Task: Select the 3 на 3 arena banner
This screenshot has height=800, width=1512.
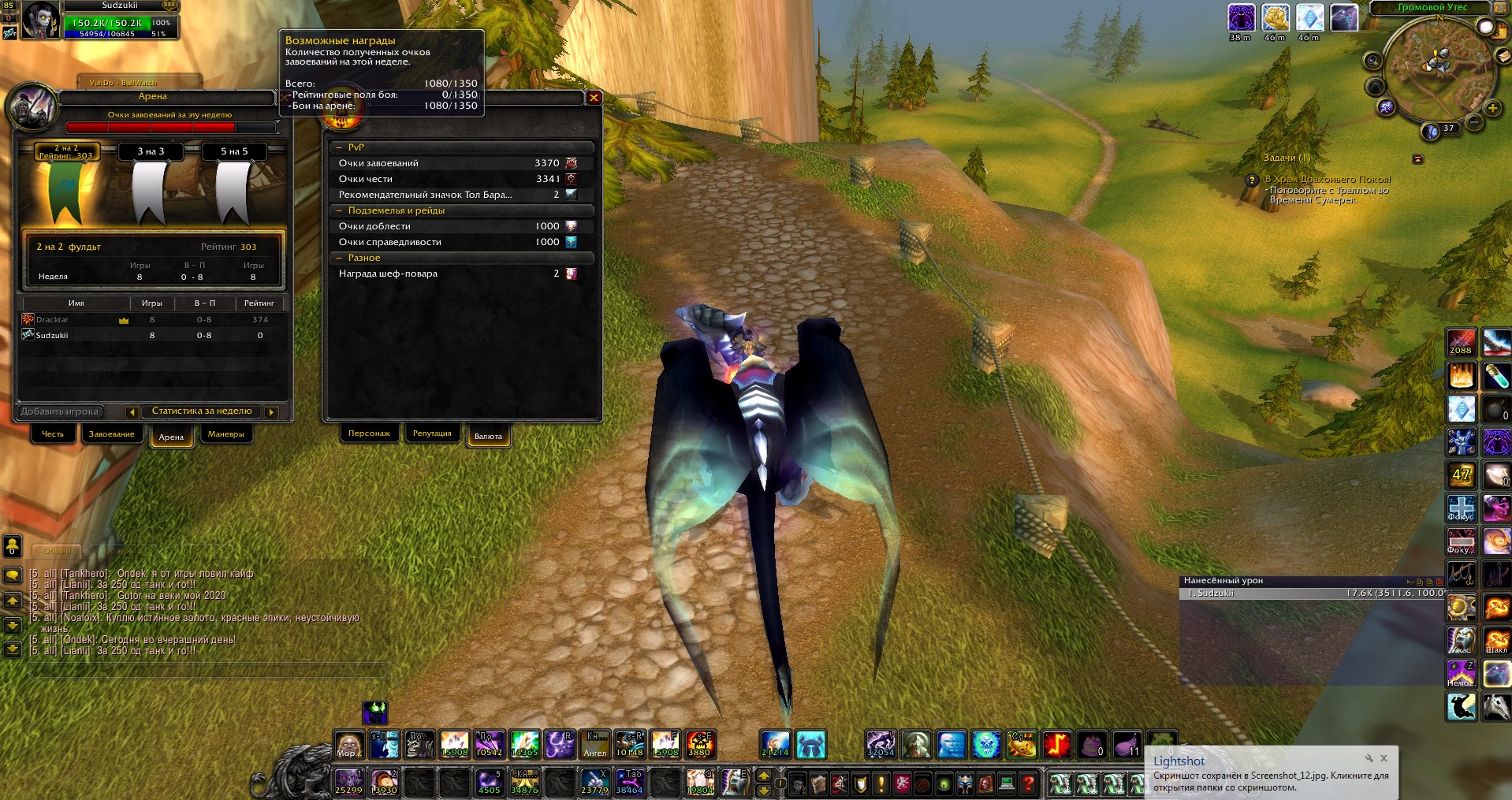Action: click(x=151, y=185)
